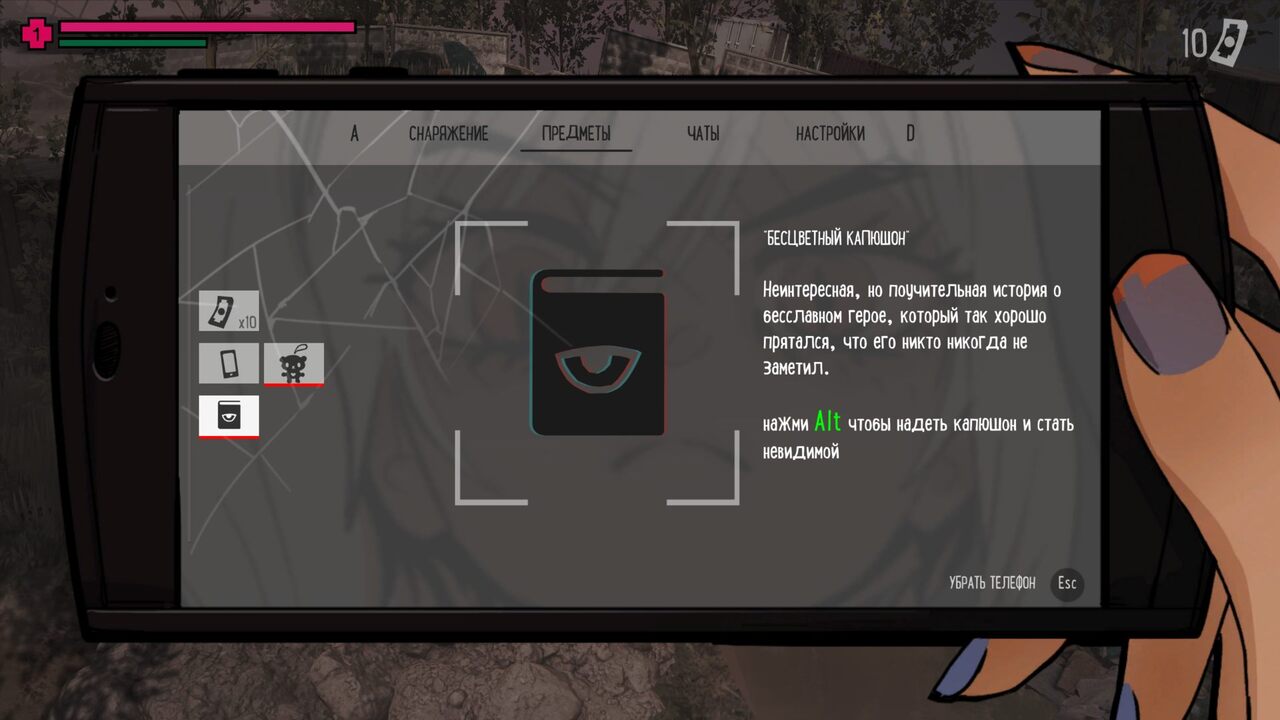This screenshot has width=1280, height=720.
Task: Select the money item slot
Action: click(x=228, y=311)
